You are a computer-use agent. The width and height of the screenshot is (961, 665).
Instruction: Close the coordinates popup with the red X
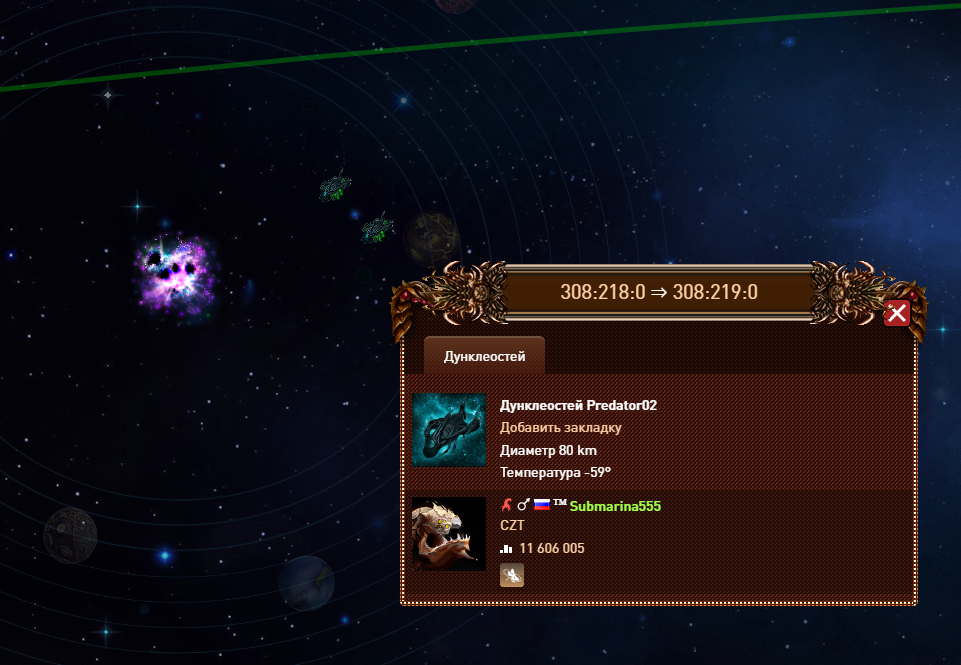897,314
